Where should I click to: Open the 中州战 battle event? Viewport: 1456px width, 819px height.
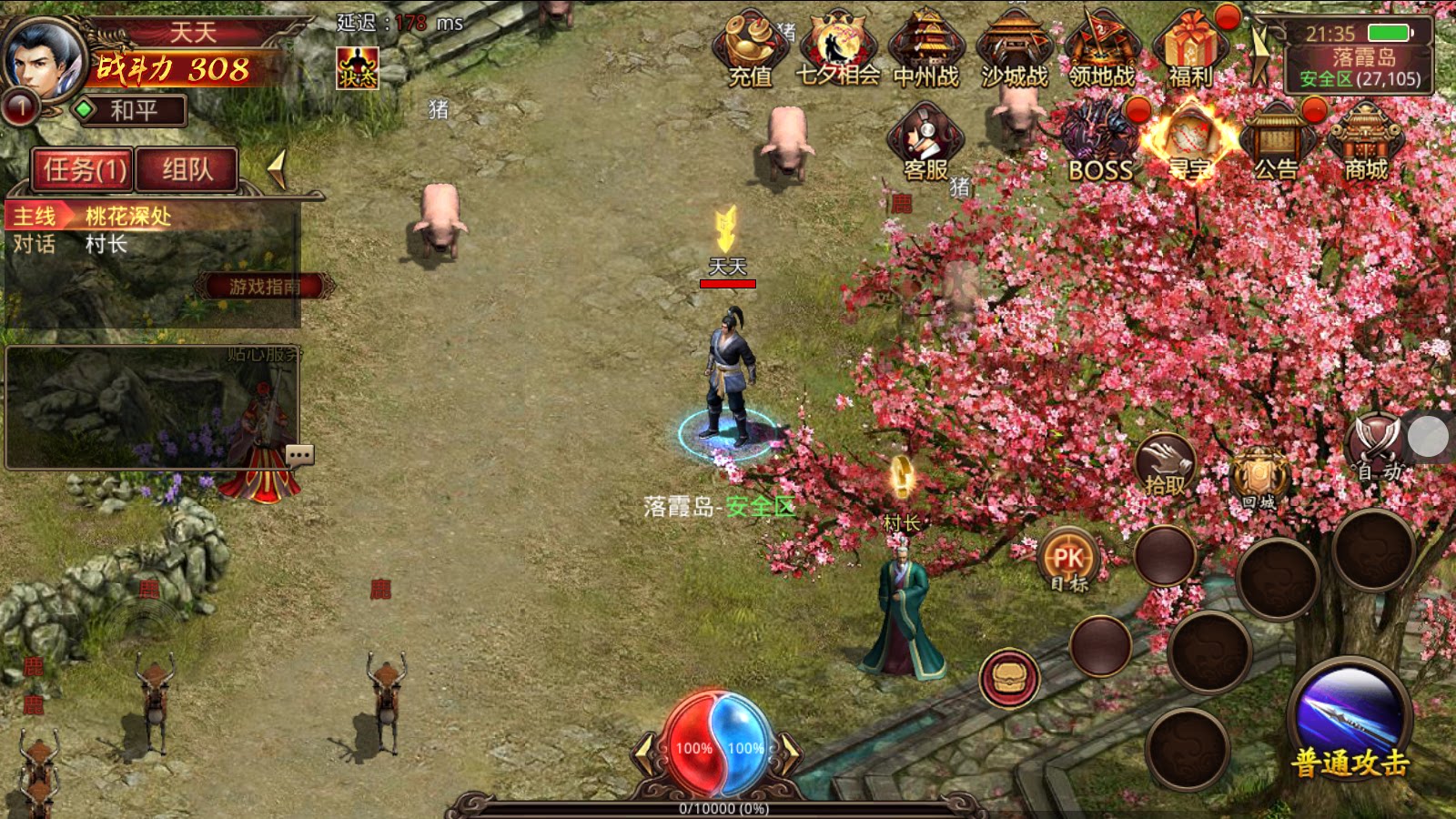(x=925, y=50)
